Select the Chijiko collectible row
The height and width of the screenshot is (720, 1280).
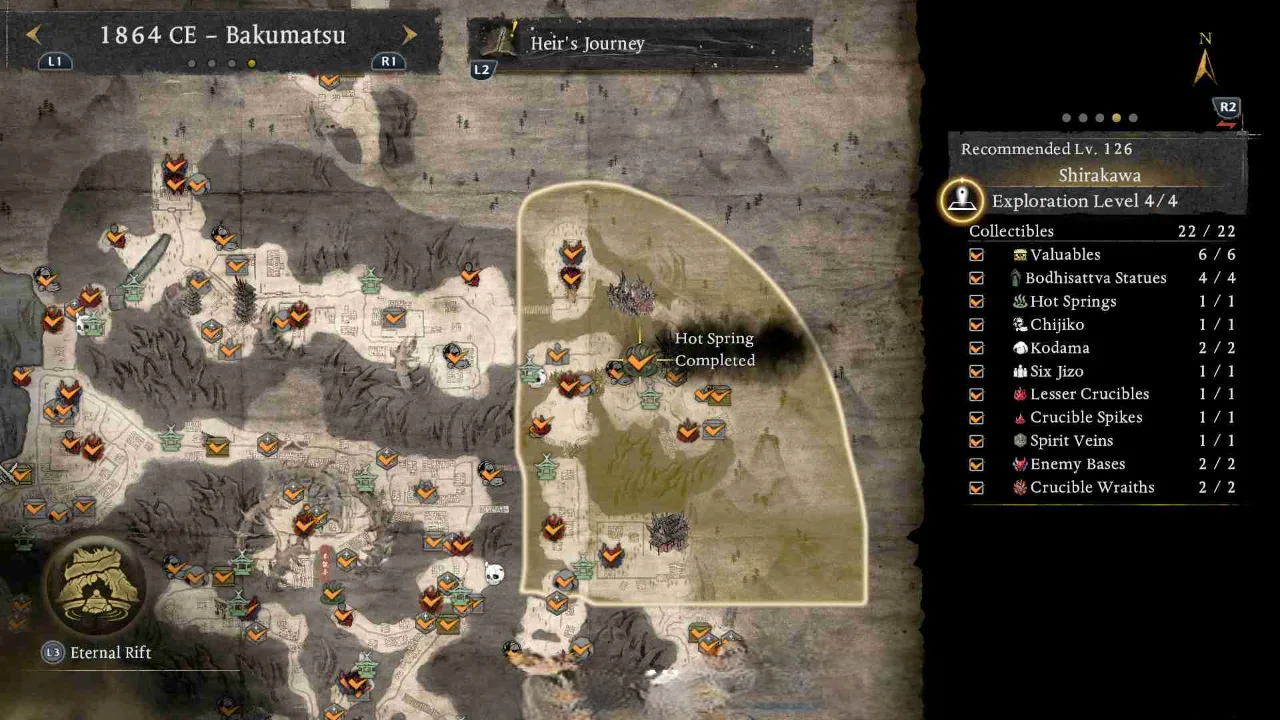[1100, 324]
